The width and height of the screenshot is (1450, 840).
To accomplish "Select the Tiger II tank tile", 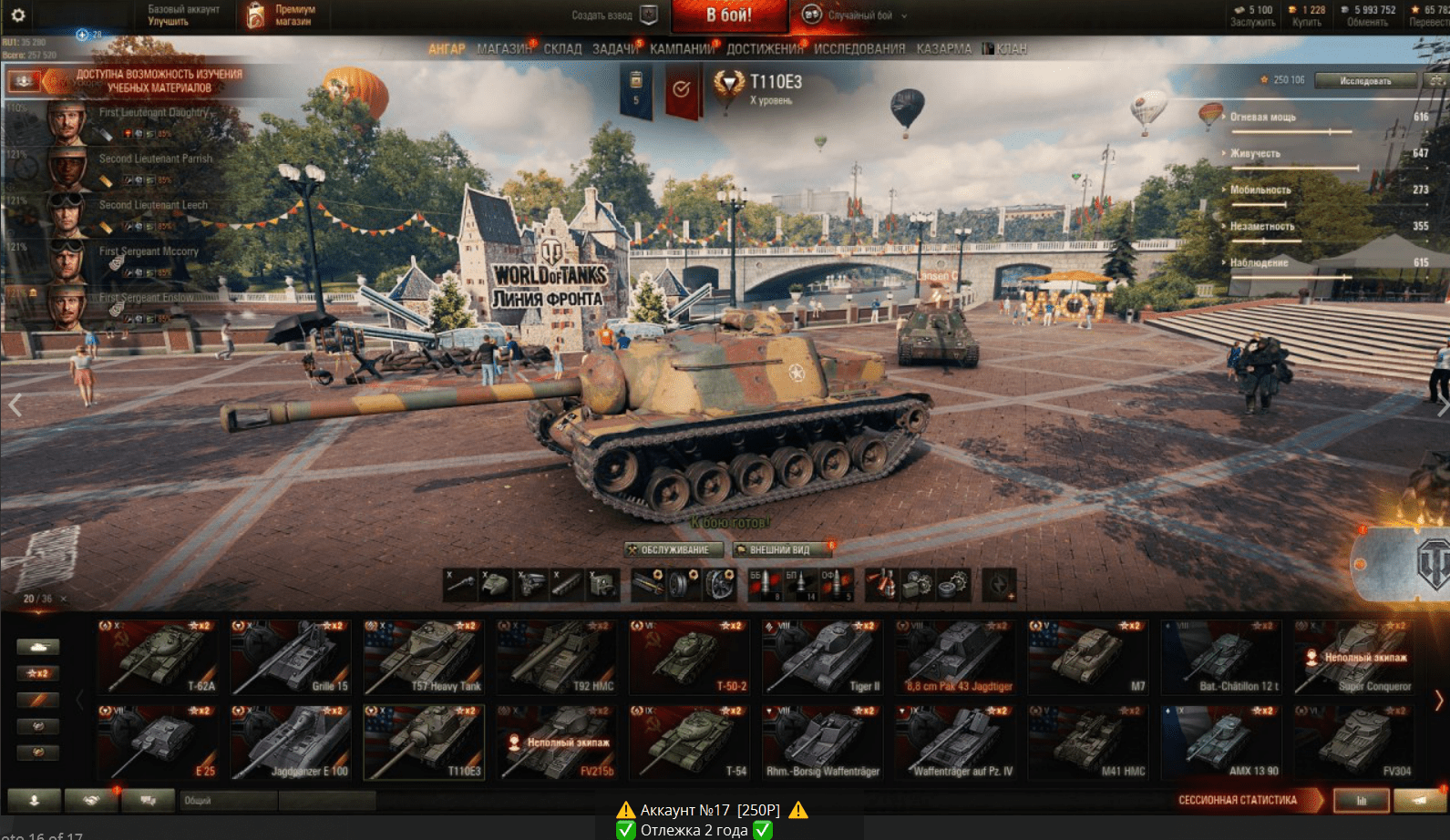I will pos(823,657).
